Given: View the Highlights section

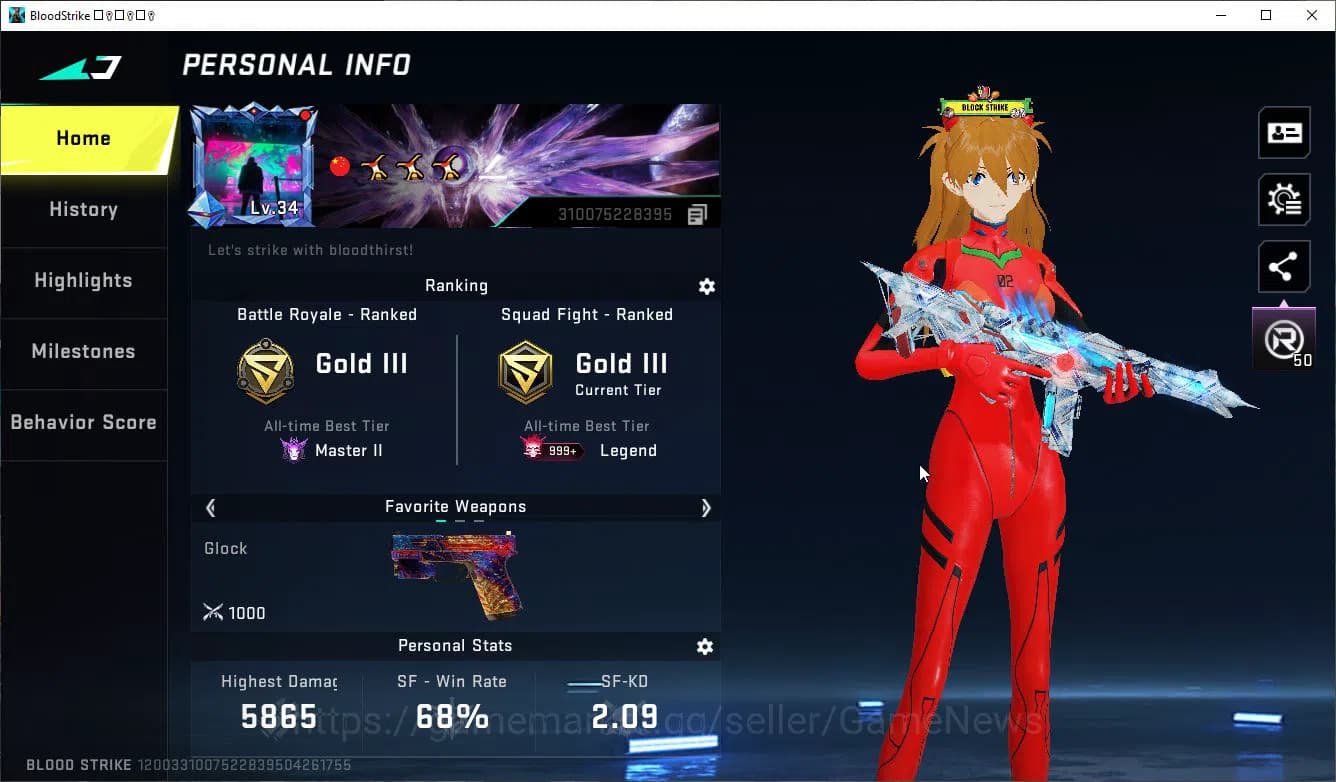Looking at the screenshot, I should pyautogui.click(x=83, y=281).
